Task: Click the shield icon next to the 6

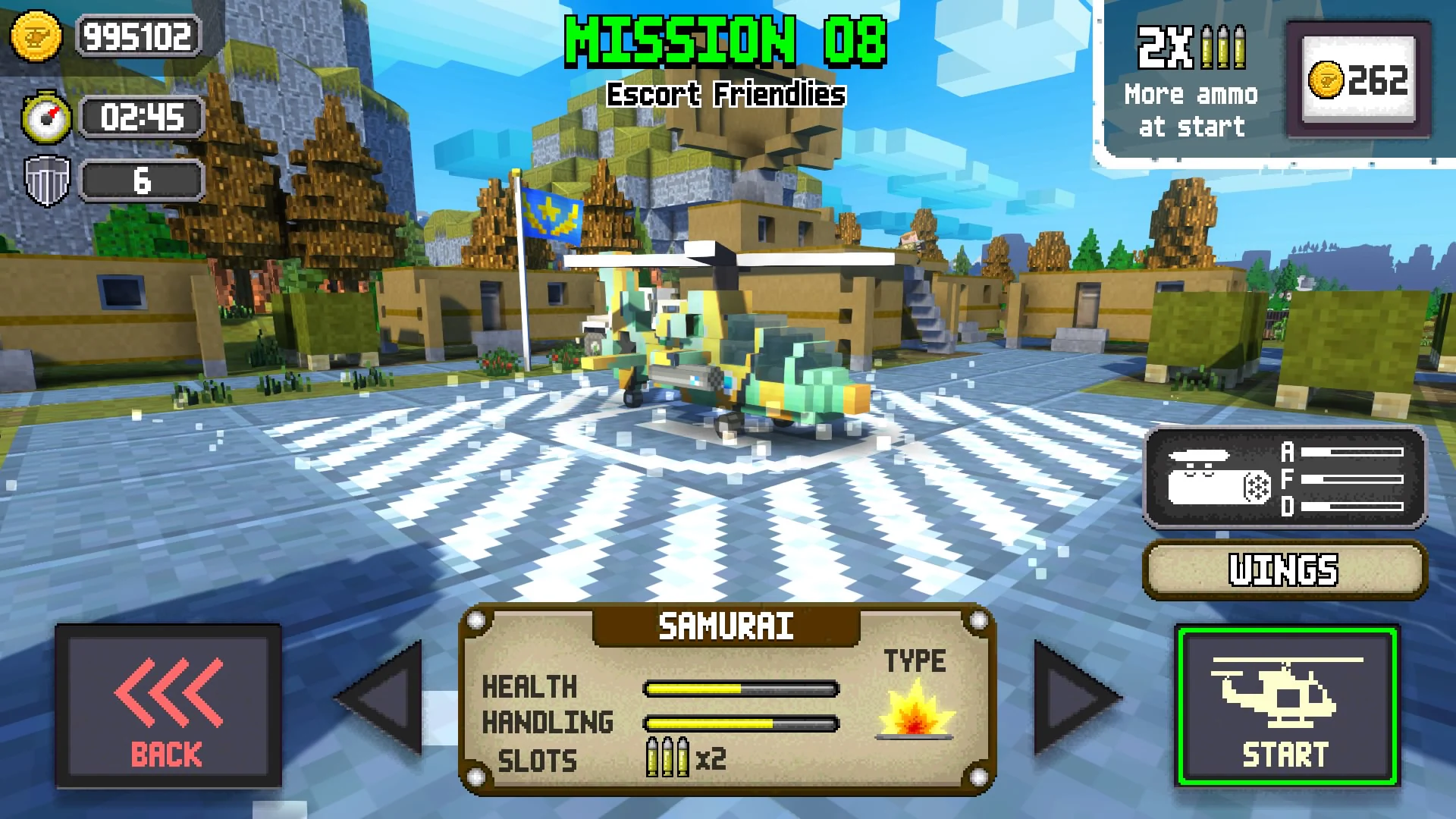Action: pyautogui.click(x=45, y=180)
